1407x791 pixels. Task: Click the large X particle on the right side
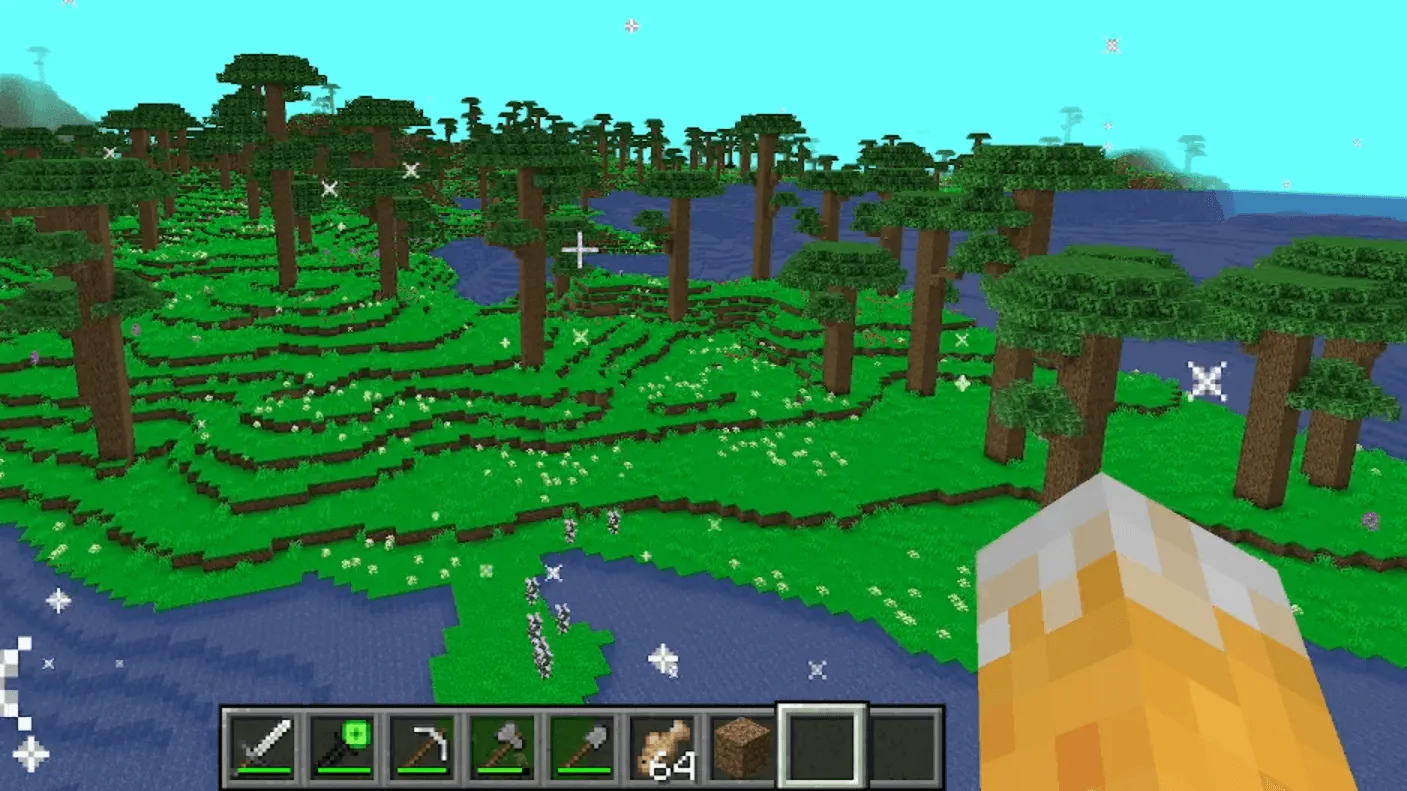(x=1208, y=380)
